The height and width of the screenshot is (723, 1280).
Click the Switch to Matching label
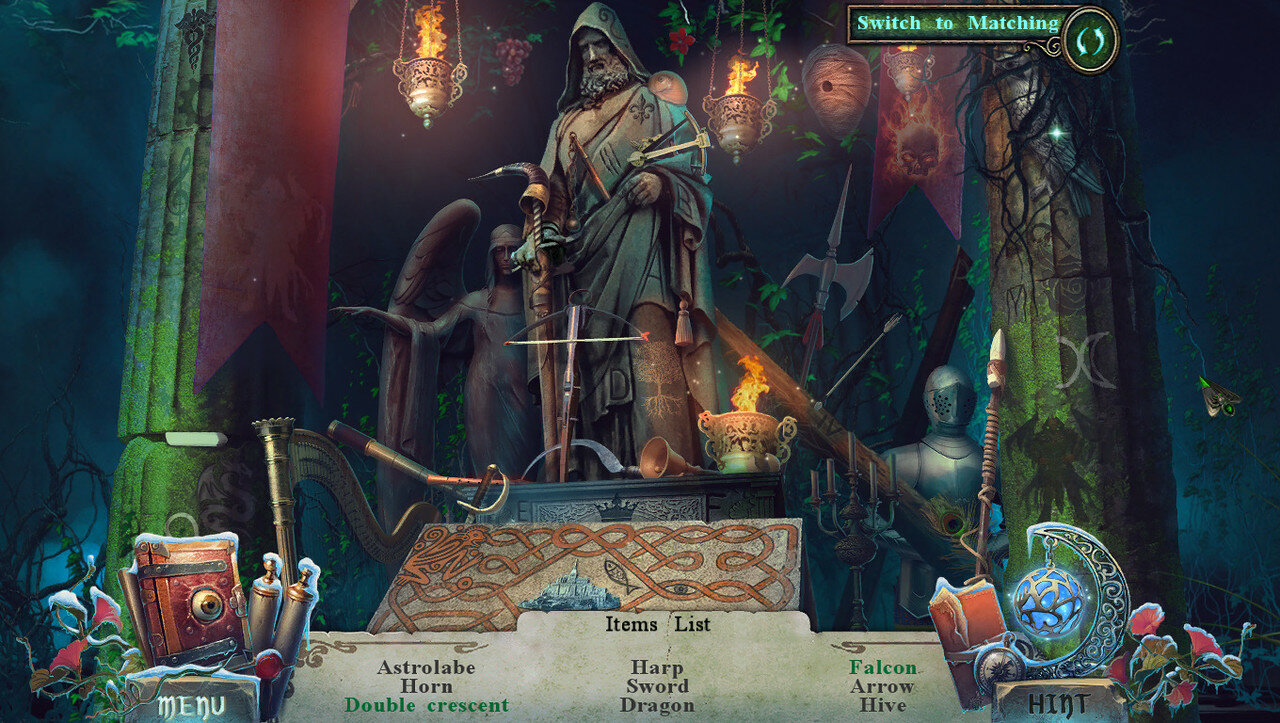point(957,23)
